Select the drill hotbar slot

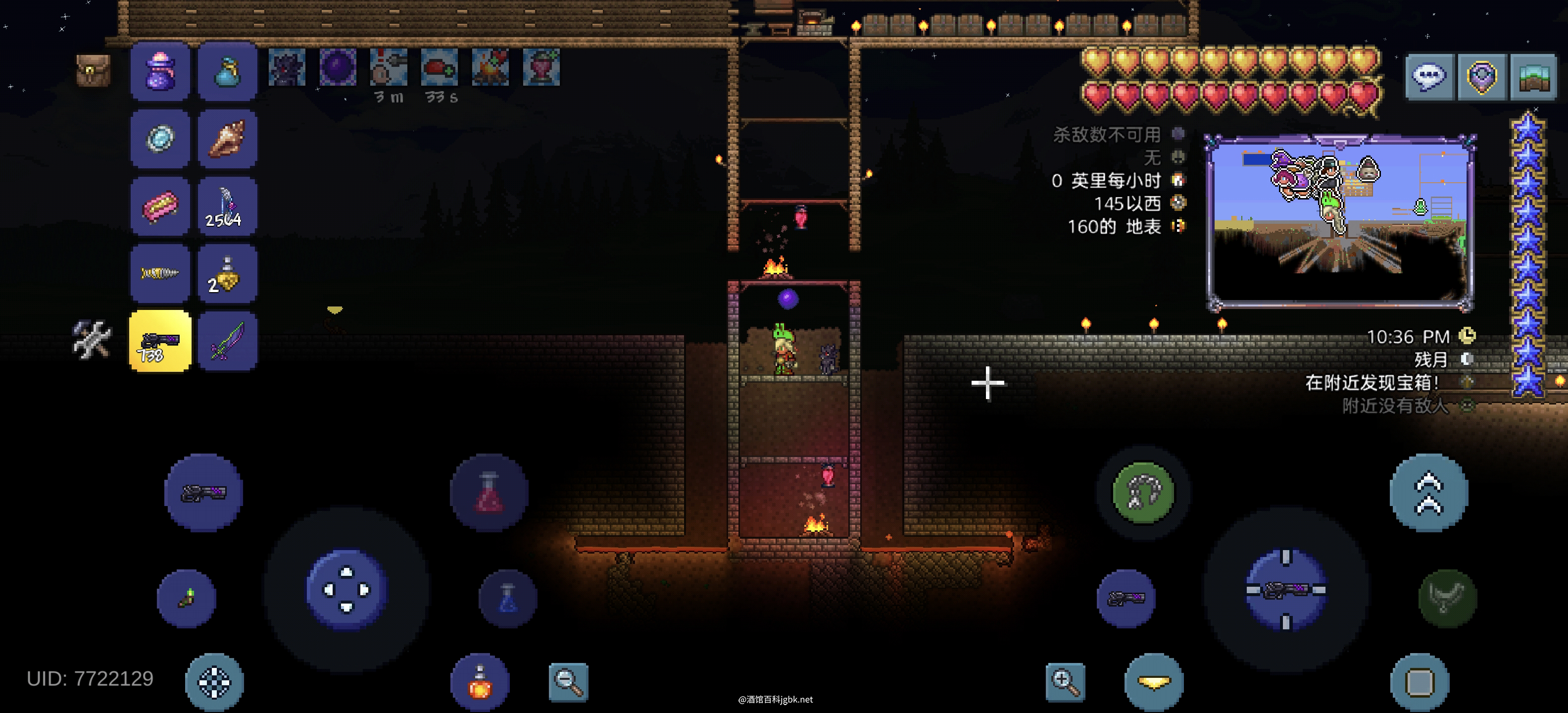[x=160, y=274]
